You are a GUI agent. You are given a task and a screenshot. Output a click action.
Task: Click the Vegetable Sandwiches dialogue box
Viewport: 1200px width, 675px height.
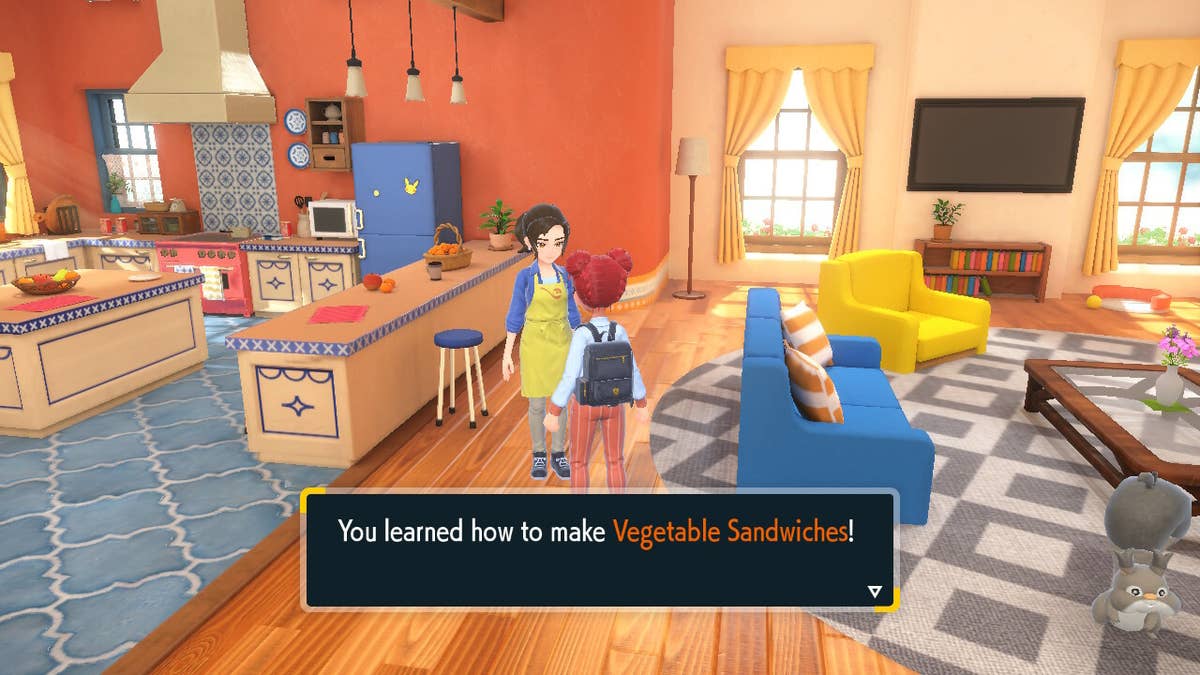click(x=598, y=549)
